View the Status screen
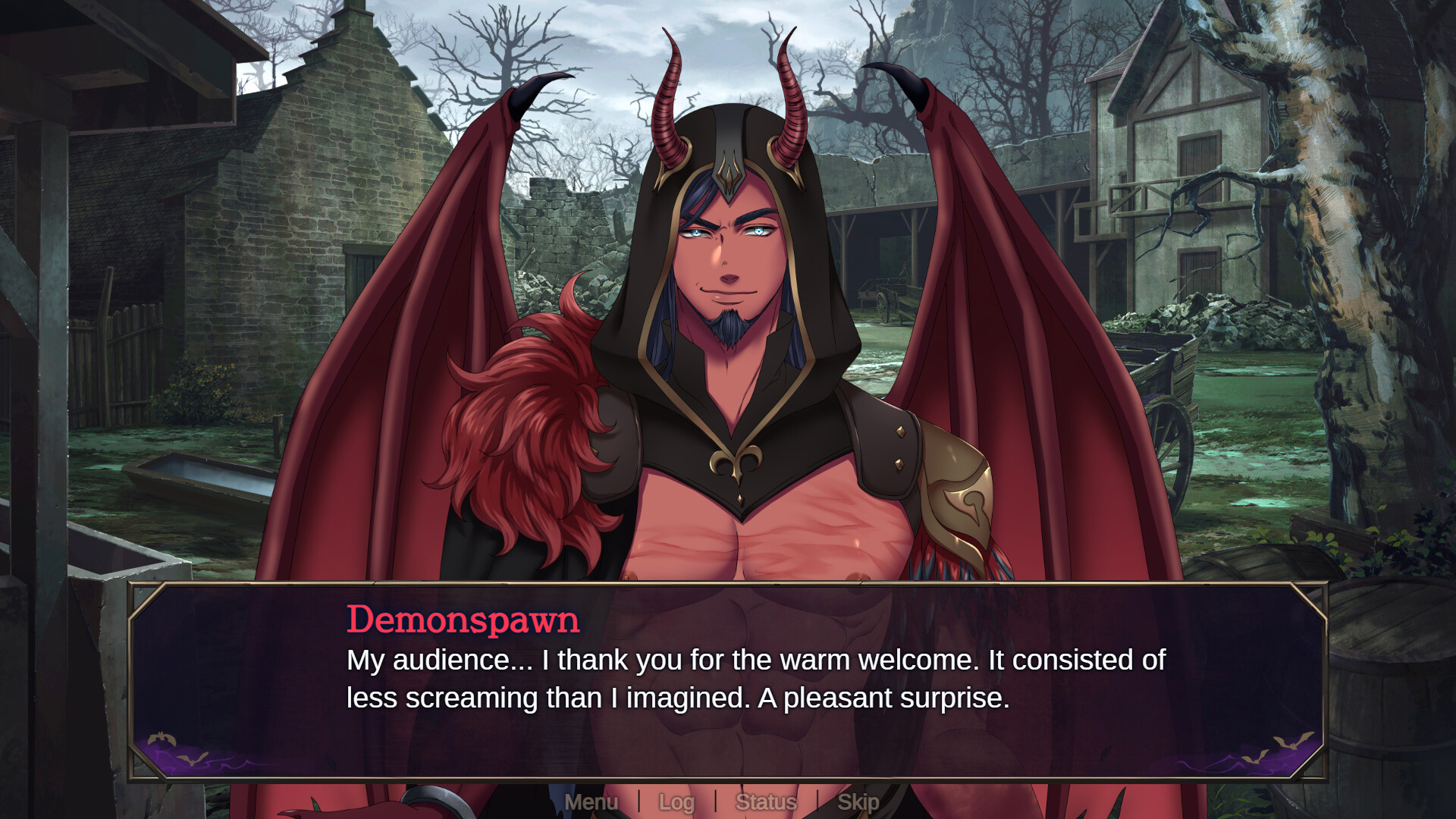The height and width of the screenshot is (819, 1456). point(767,802)
